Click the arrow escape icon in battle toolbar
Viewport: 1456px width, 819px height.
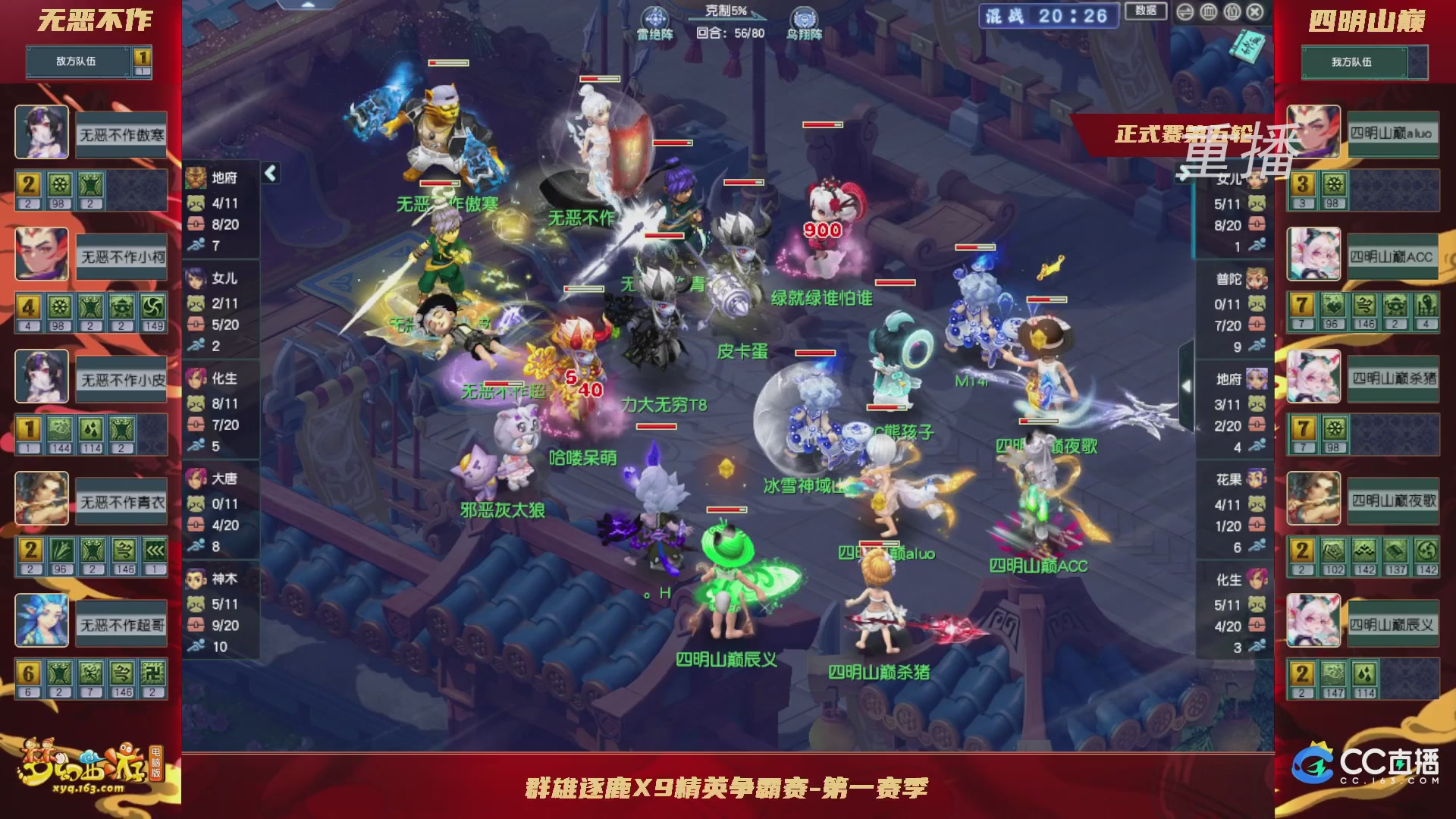(x=1185, y=12)
